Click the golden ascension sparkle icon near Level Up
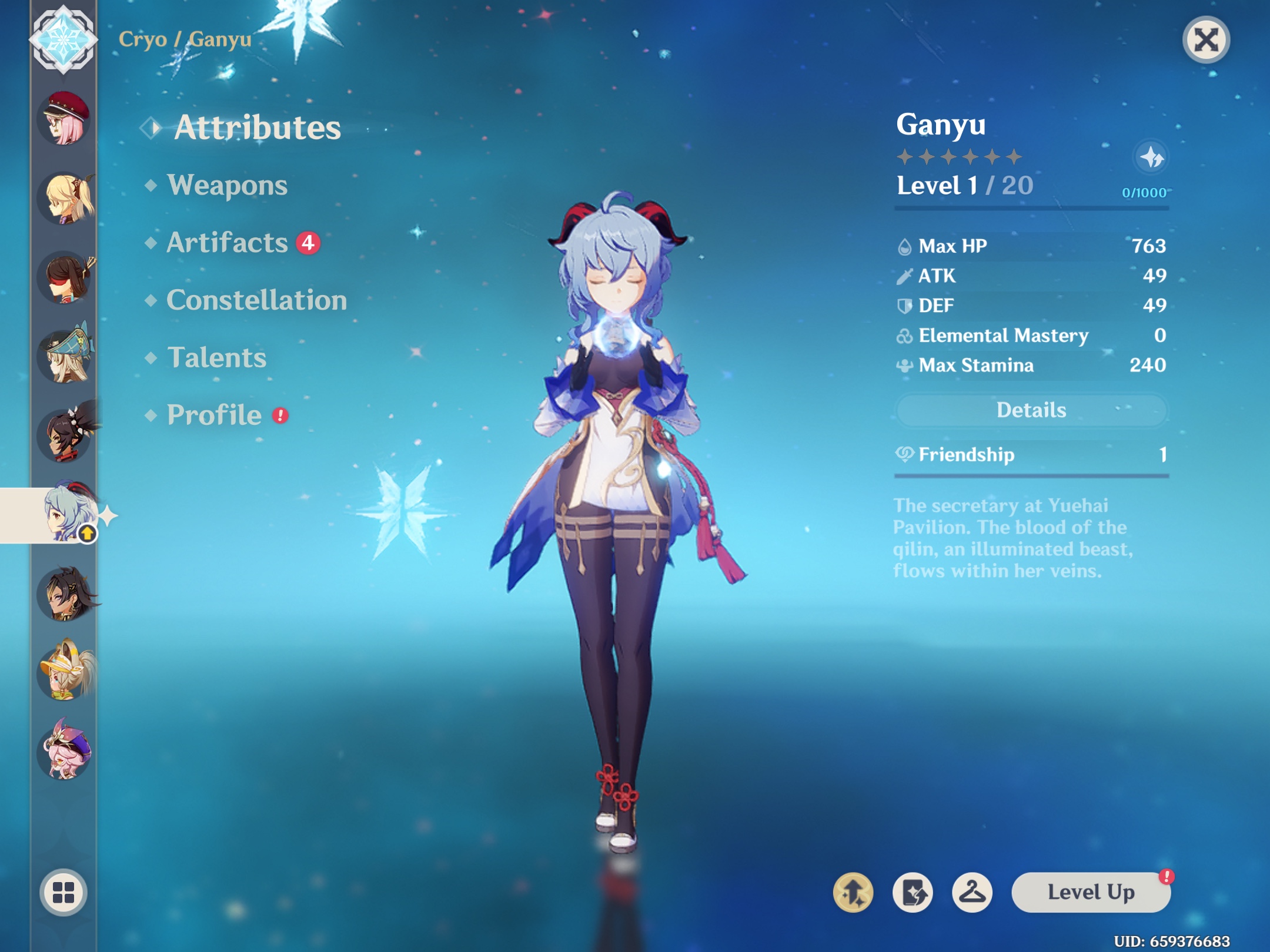Screen dimensions: 1270x952 click(x=854, y=892)
